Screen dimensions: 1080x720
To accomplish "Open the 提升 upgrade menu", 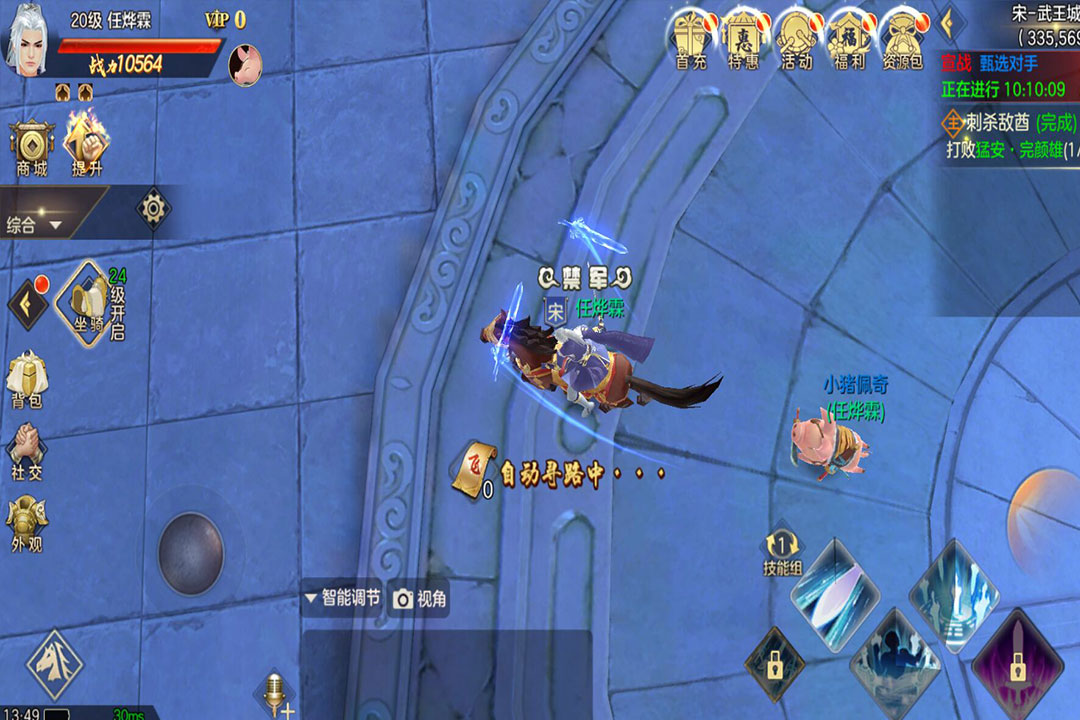I will [x=87, y=144].
